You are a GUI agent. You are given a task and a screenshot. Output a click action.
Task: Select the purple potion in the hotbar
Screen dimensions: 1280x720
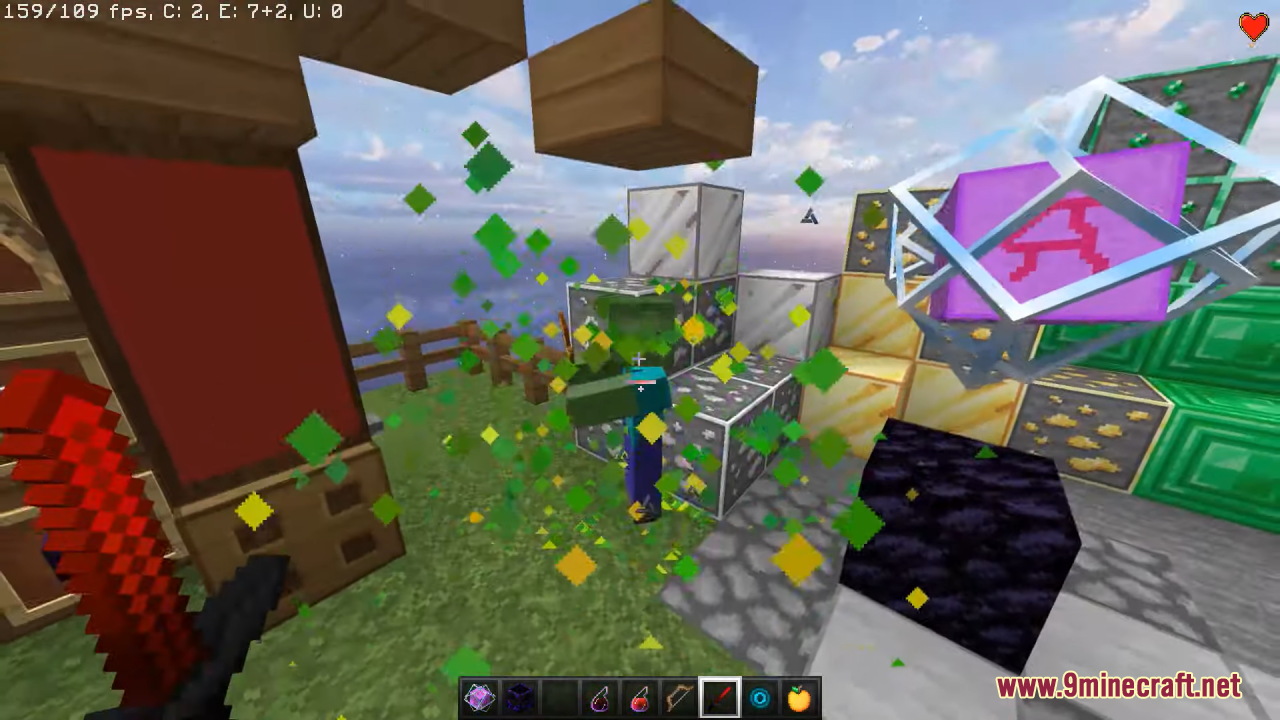(600, 697)
